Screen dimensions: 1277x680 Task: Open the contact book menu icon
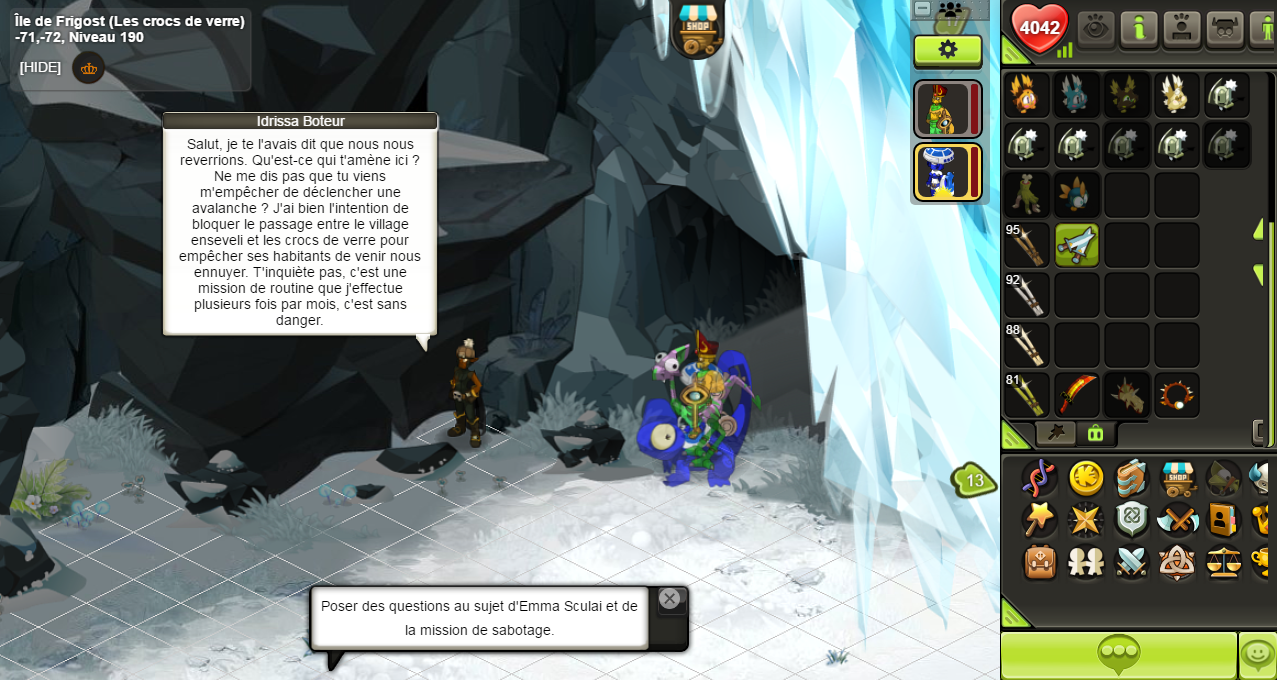tap(1224, 520)
